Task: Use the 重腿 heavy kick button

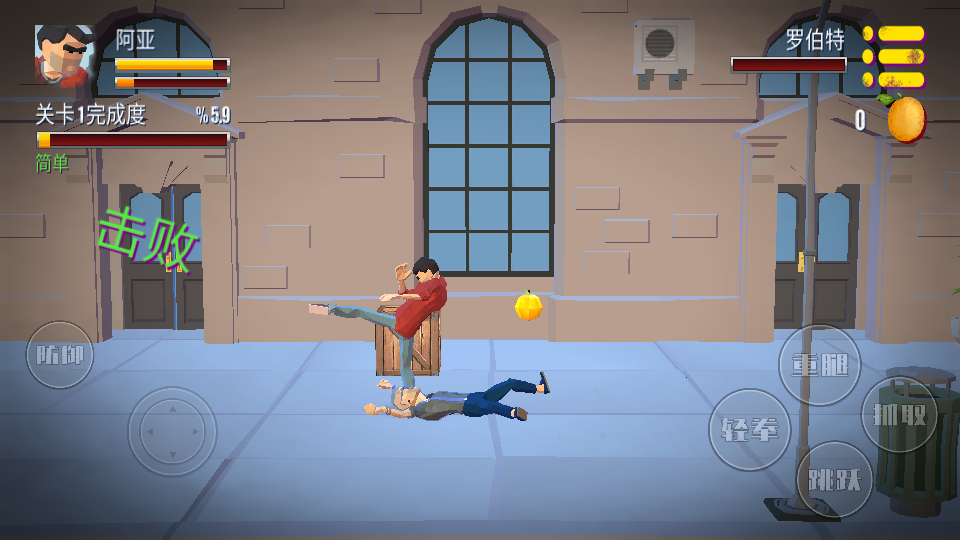Action: coord(819,365)
